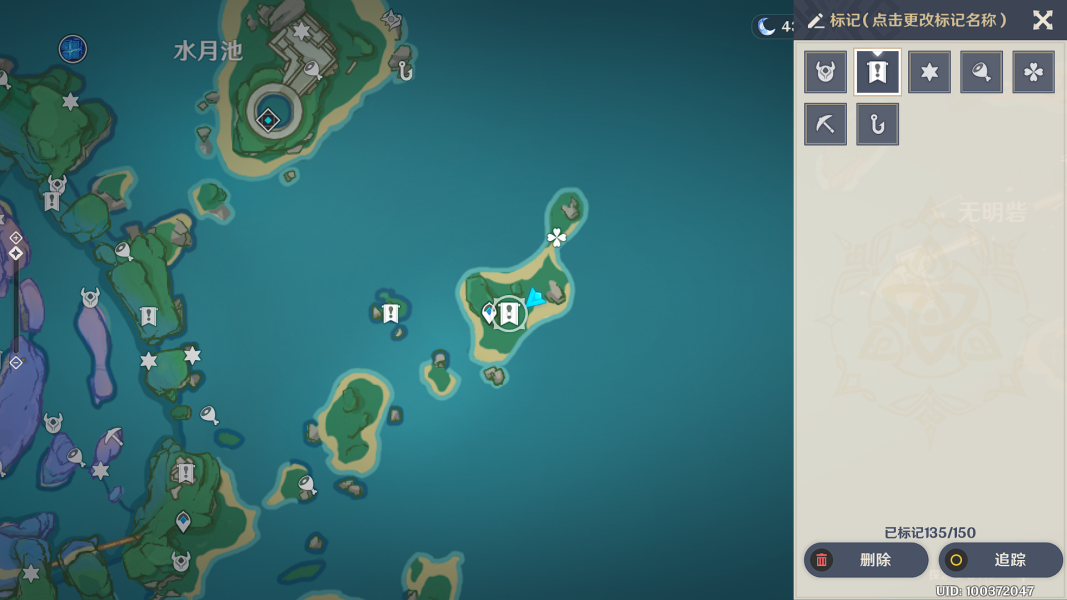Click the fishing hook pin near 水月池

tap(405, 70)
